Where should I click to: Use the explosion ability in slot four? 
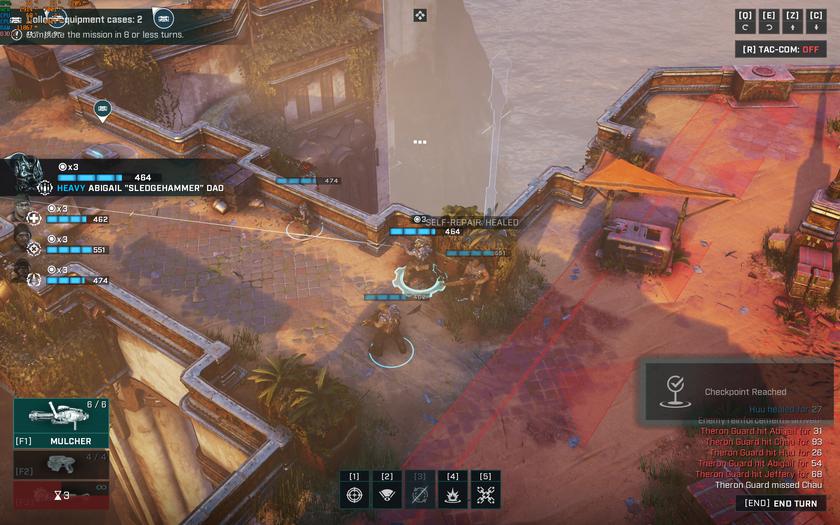pyautogui.click(x=452, y=493)
